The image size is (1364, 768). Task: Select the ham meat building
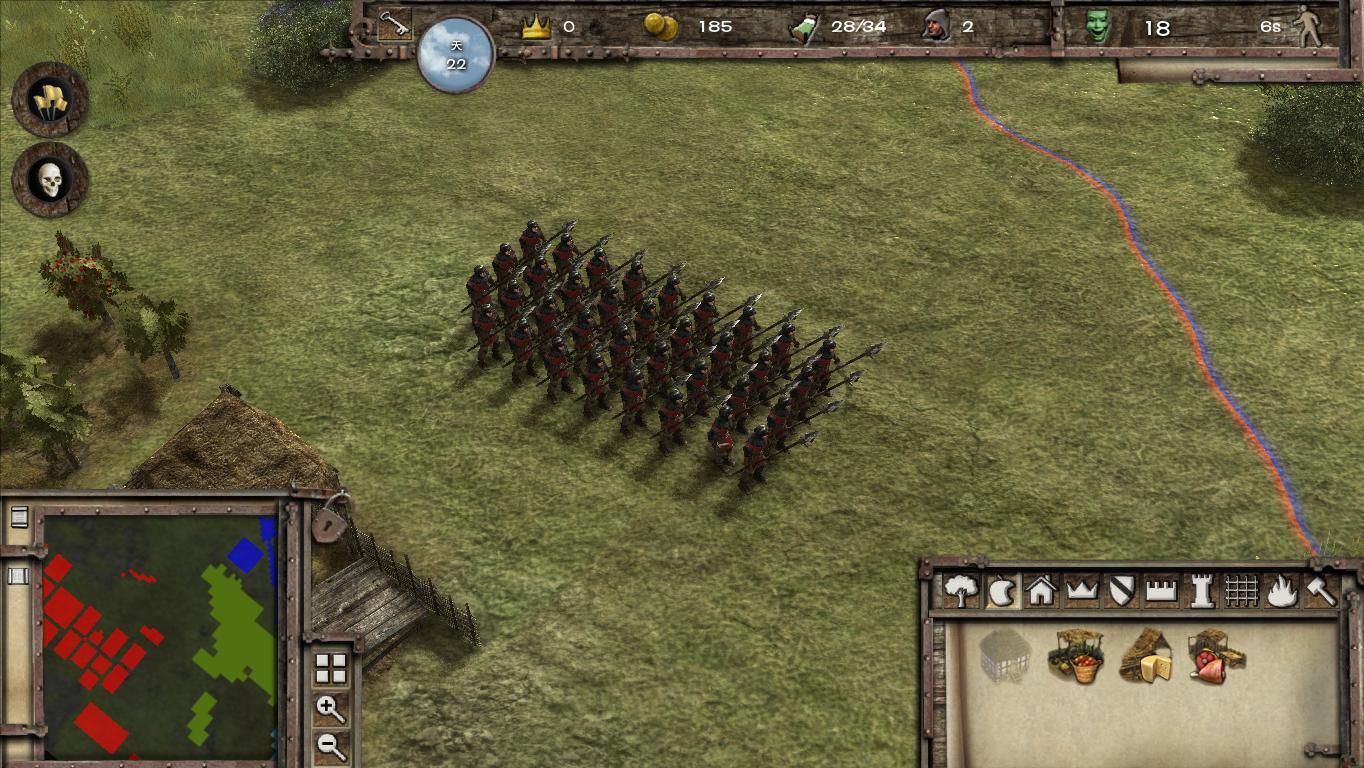tap(1214, 656)
